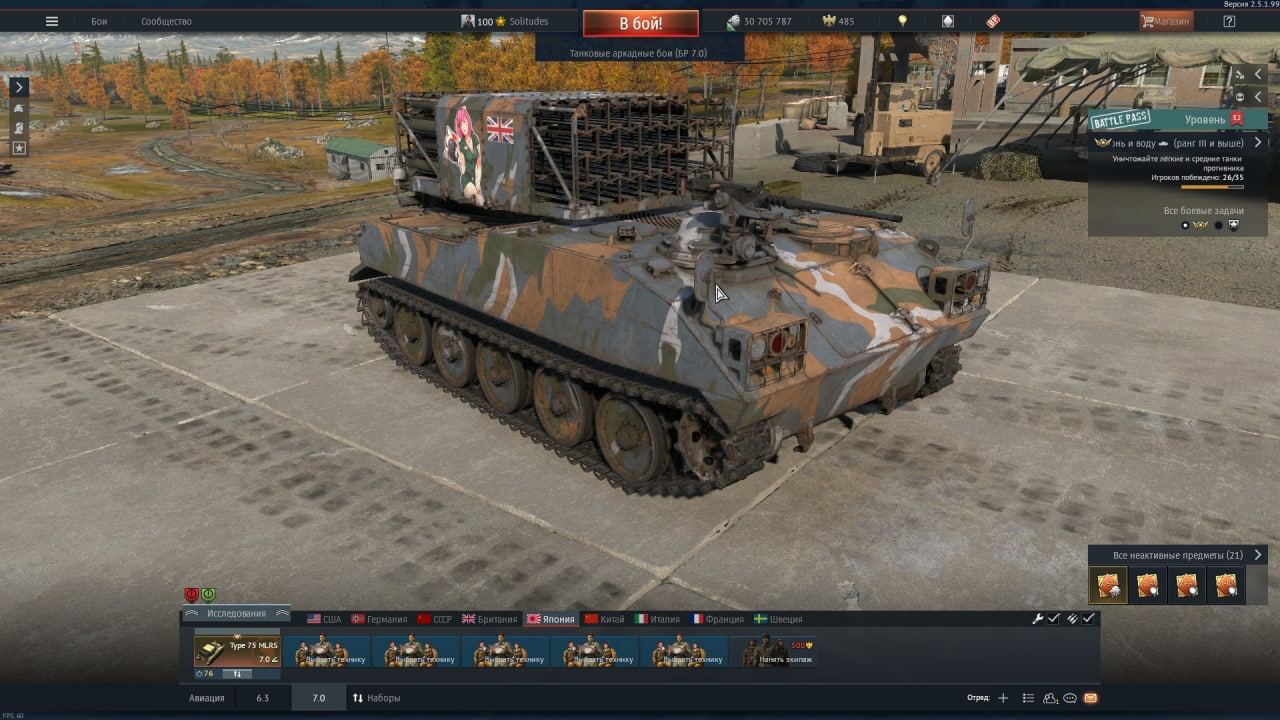Open the Наборы presets menu

click(376, 698)
